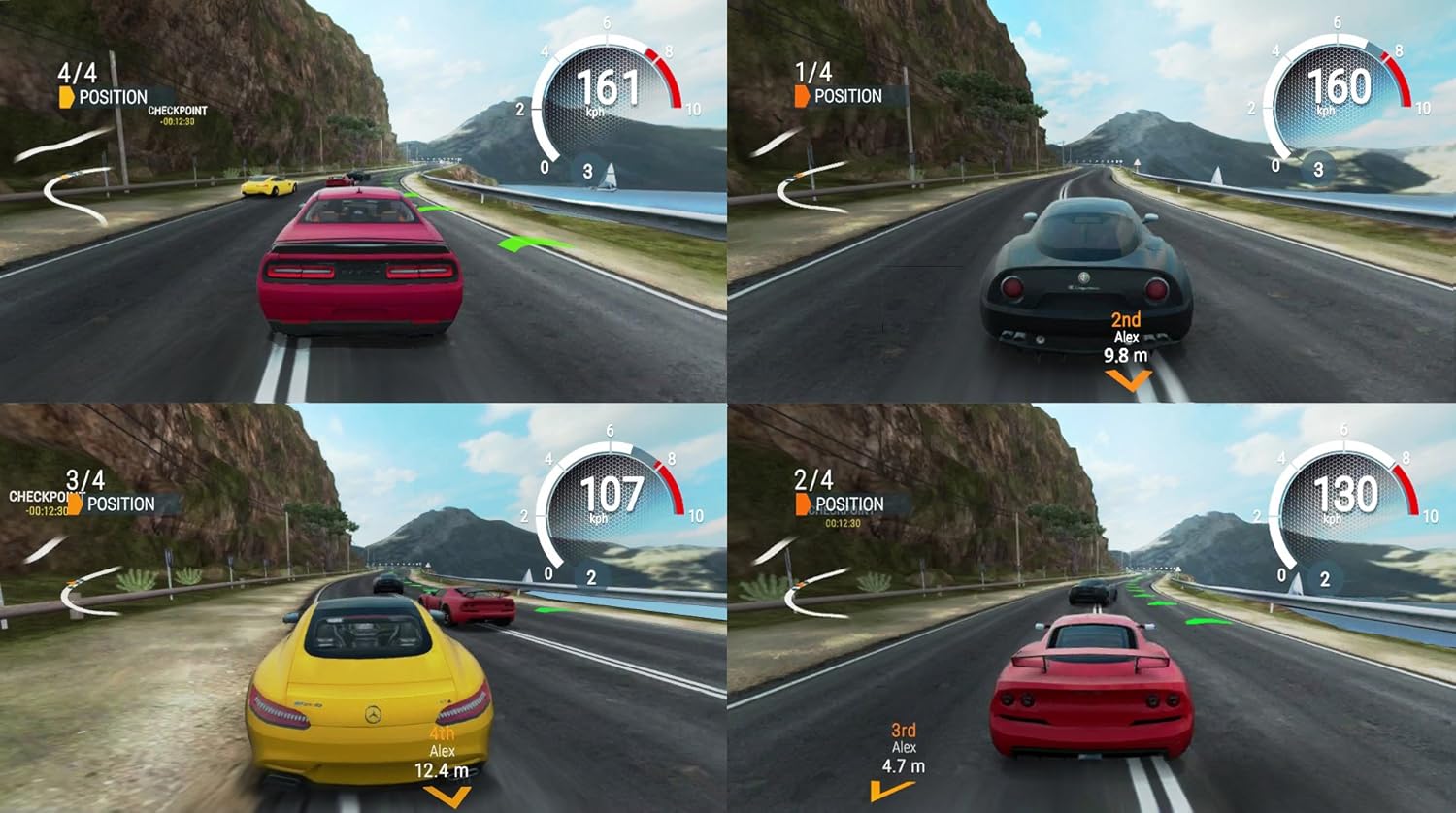The image size is (1456, 813).
Task: Click the 161 kph speedometer in top-left quadrant
Action: click(x=607, y=87)
